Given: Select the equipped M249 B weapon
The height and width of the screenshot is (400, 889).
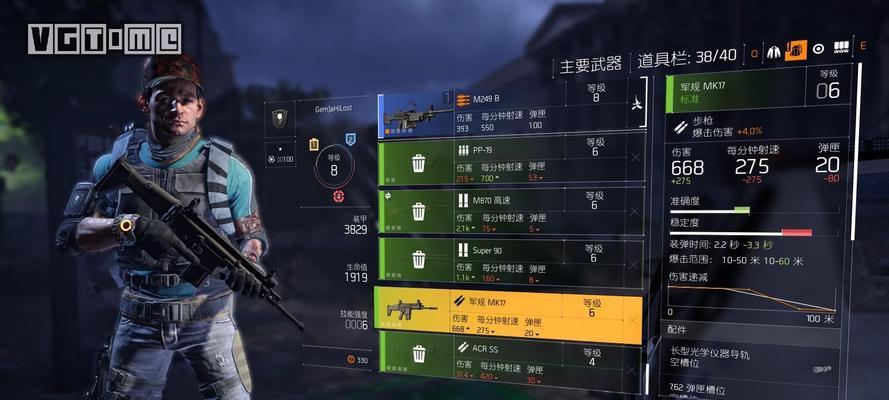Looking at the screenshot, I should point(505,114).
